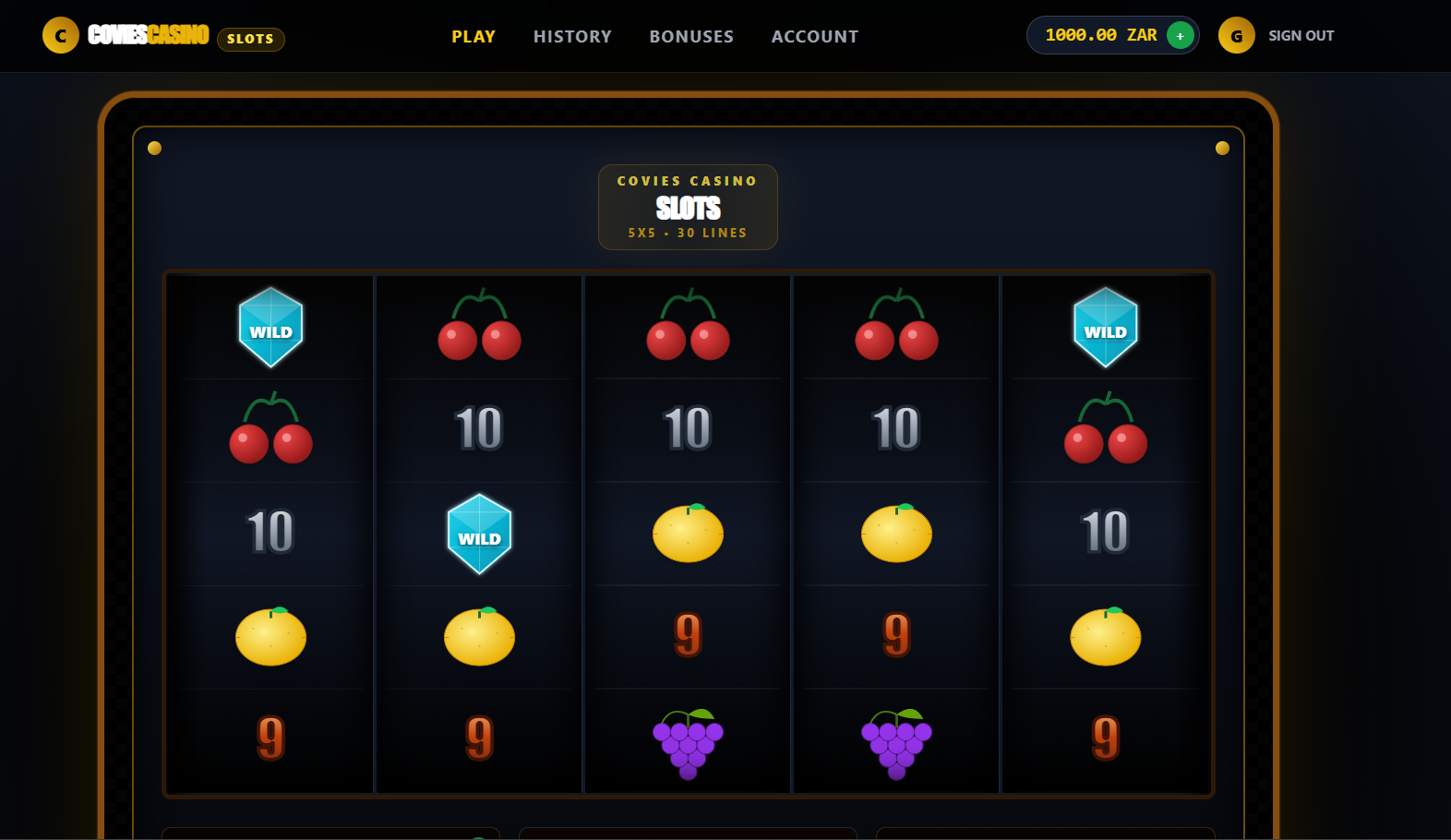The height and width of the screenshot is (840, 1451).
Task: Go to the ACCOUNT section
Action: coord(814,36)
